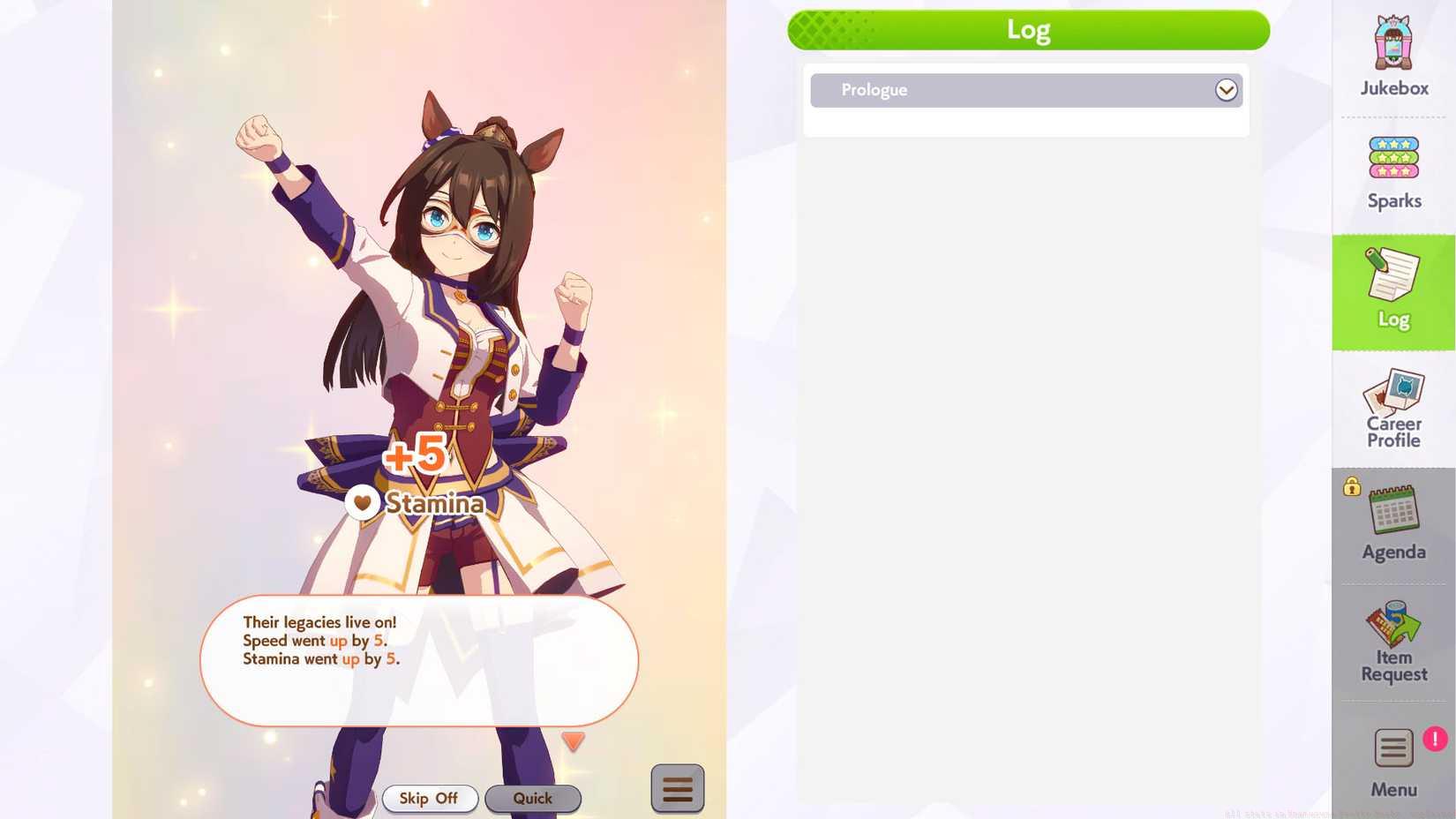The image size is (1456, 819).
Task: Expand the Prologue log entry
Action: coord(1226,89)
